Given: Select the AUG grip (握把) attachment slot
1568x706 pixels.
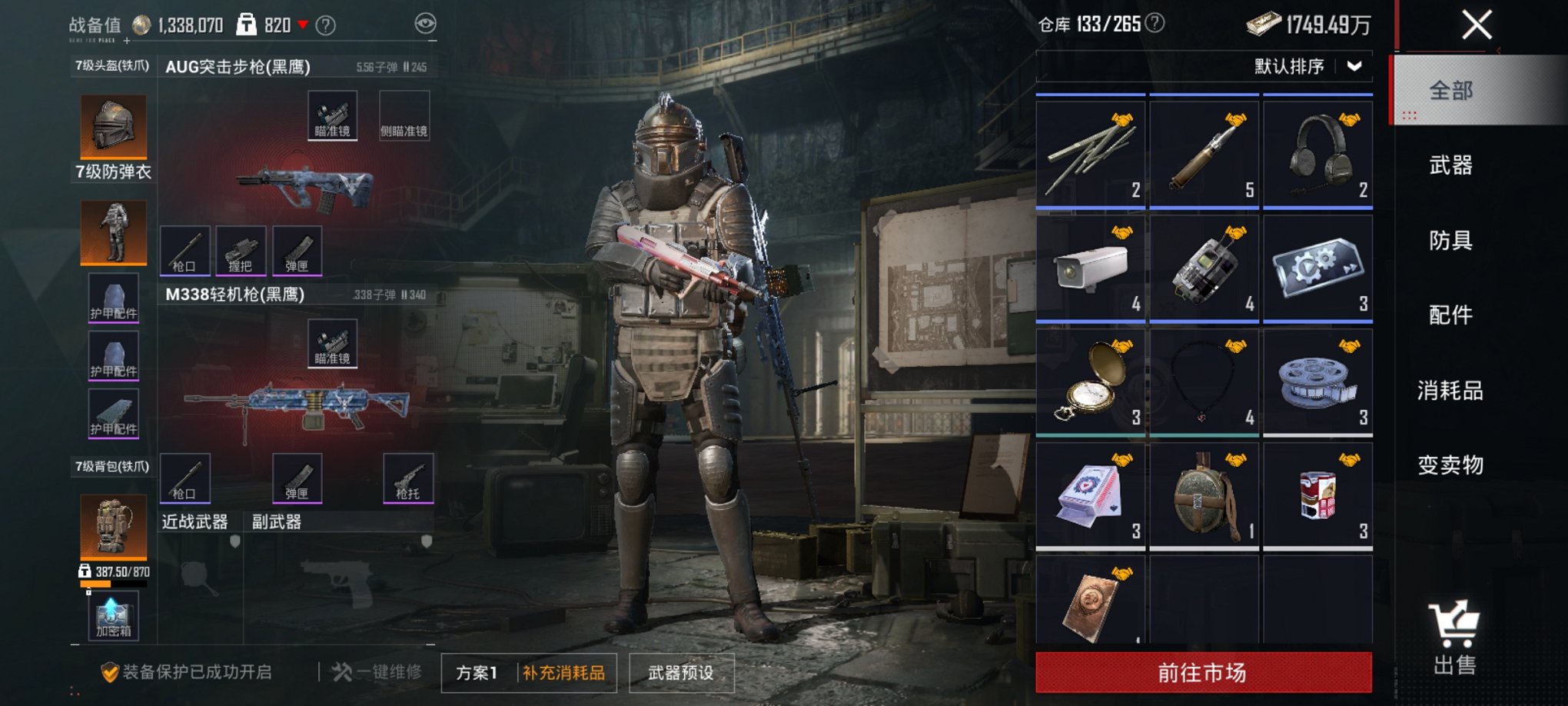Looking at the screenshot, I should [x=241, y=251].
